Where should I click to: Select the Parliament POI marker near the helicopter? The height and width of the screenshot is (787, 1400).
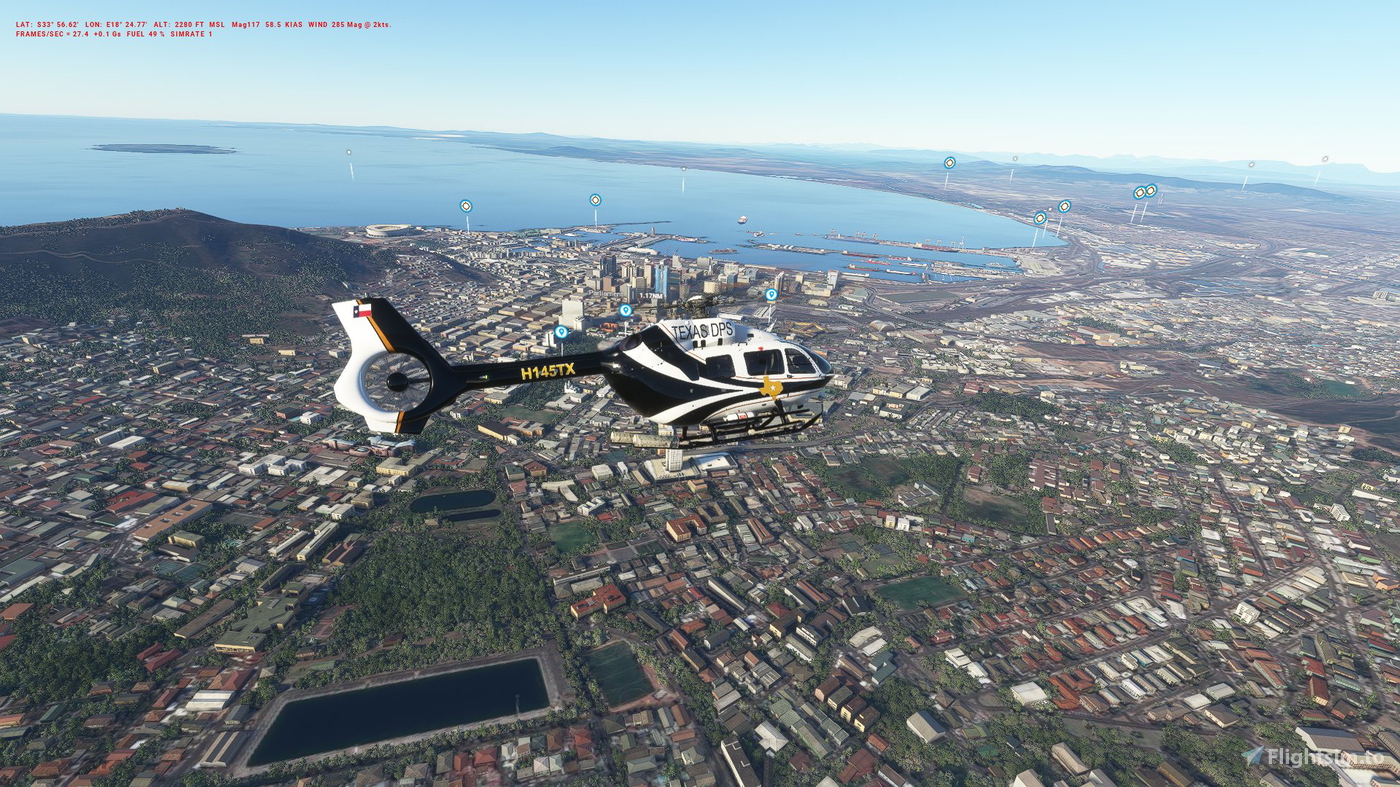tap(624, 309)
